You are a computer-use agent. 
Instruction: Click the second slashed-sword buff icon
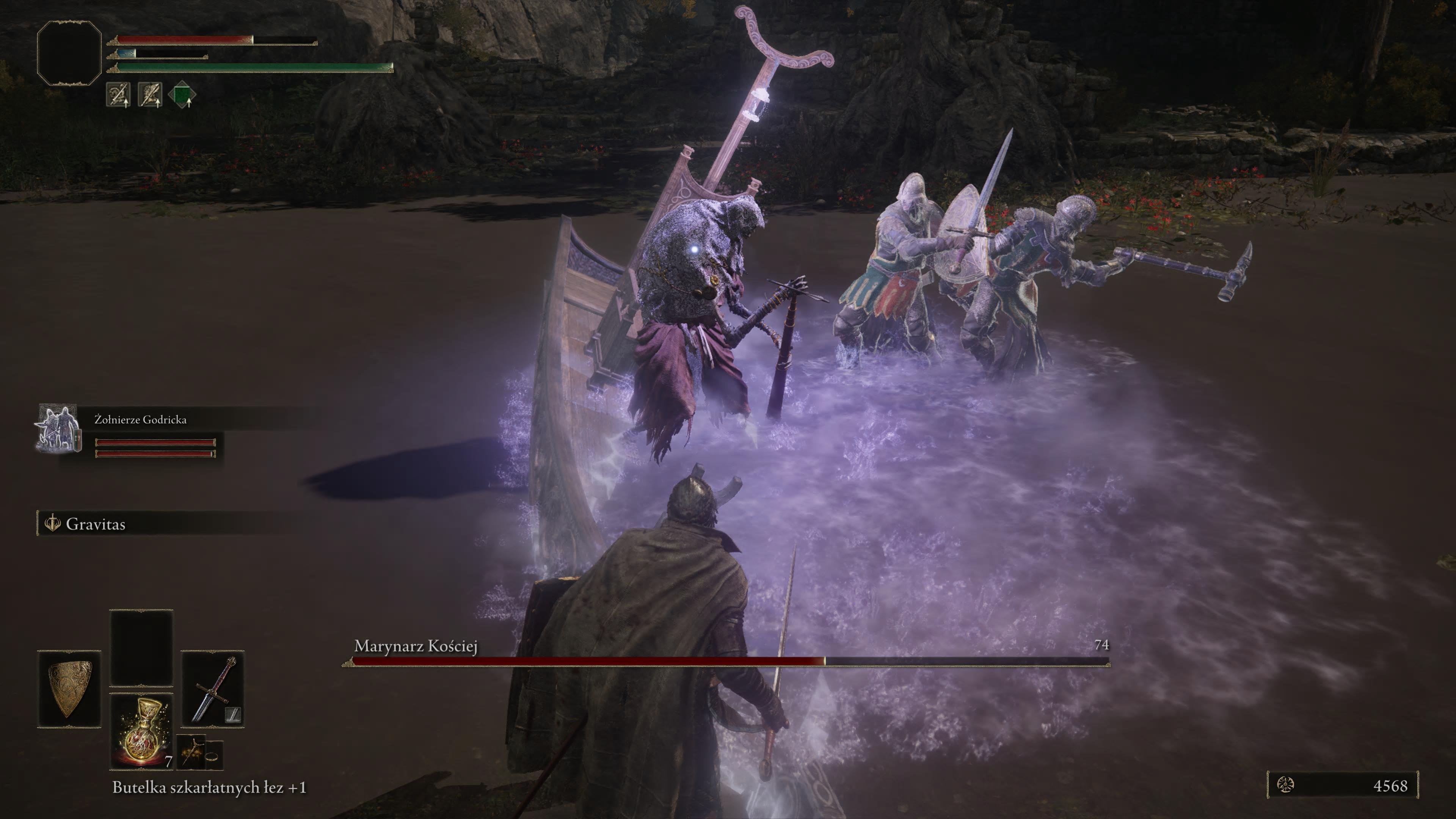pos(151,95)
